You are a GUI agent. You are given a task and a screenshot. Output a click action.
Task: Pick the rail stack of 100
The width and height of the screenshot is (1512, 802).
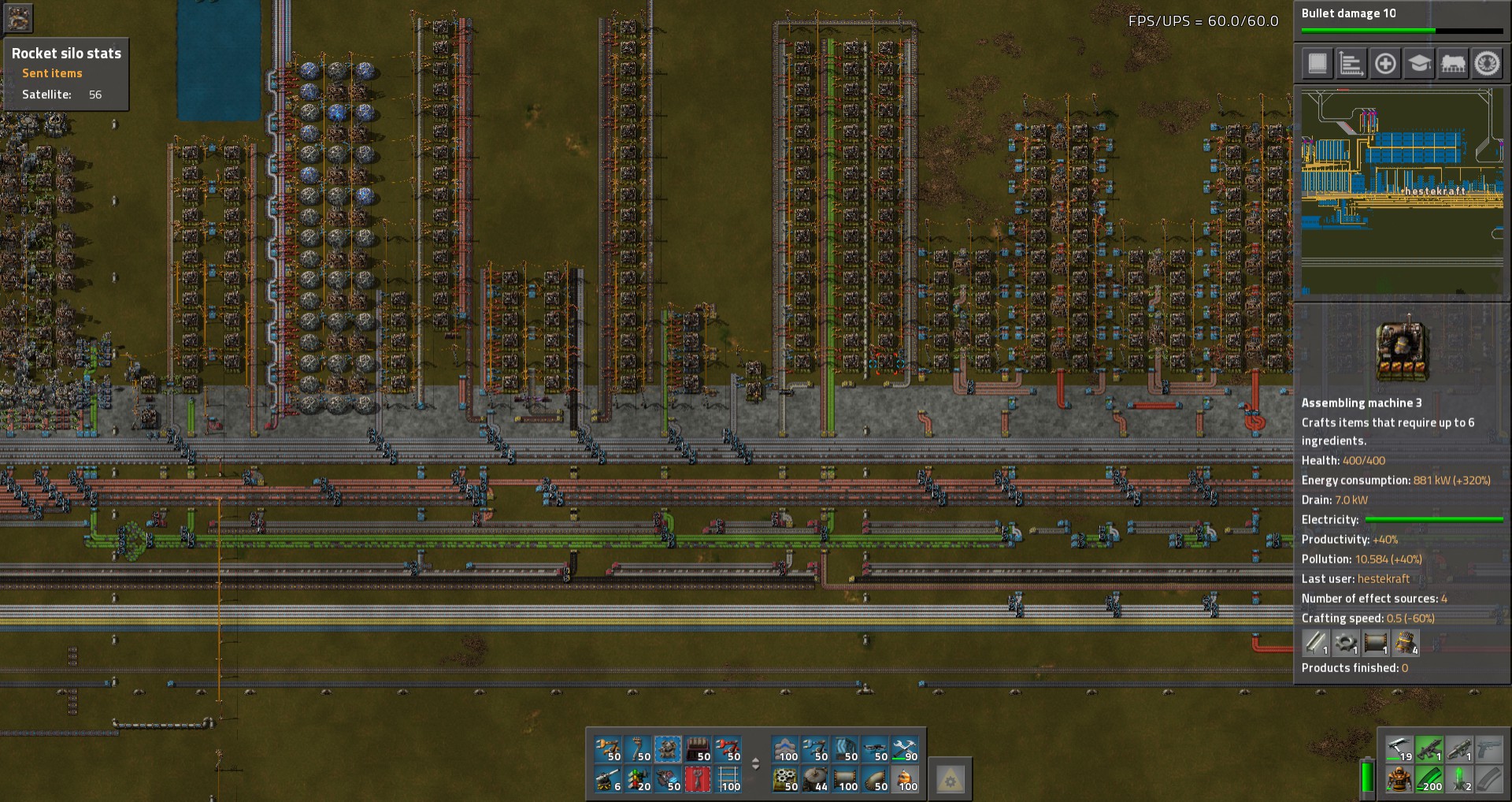pyautogui.click(x=728, y=779)
